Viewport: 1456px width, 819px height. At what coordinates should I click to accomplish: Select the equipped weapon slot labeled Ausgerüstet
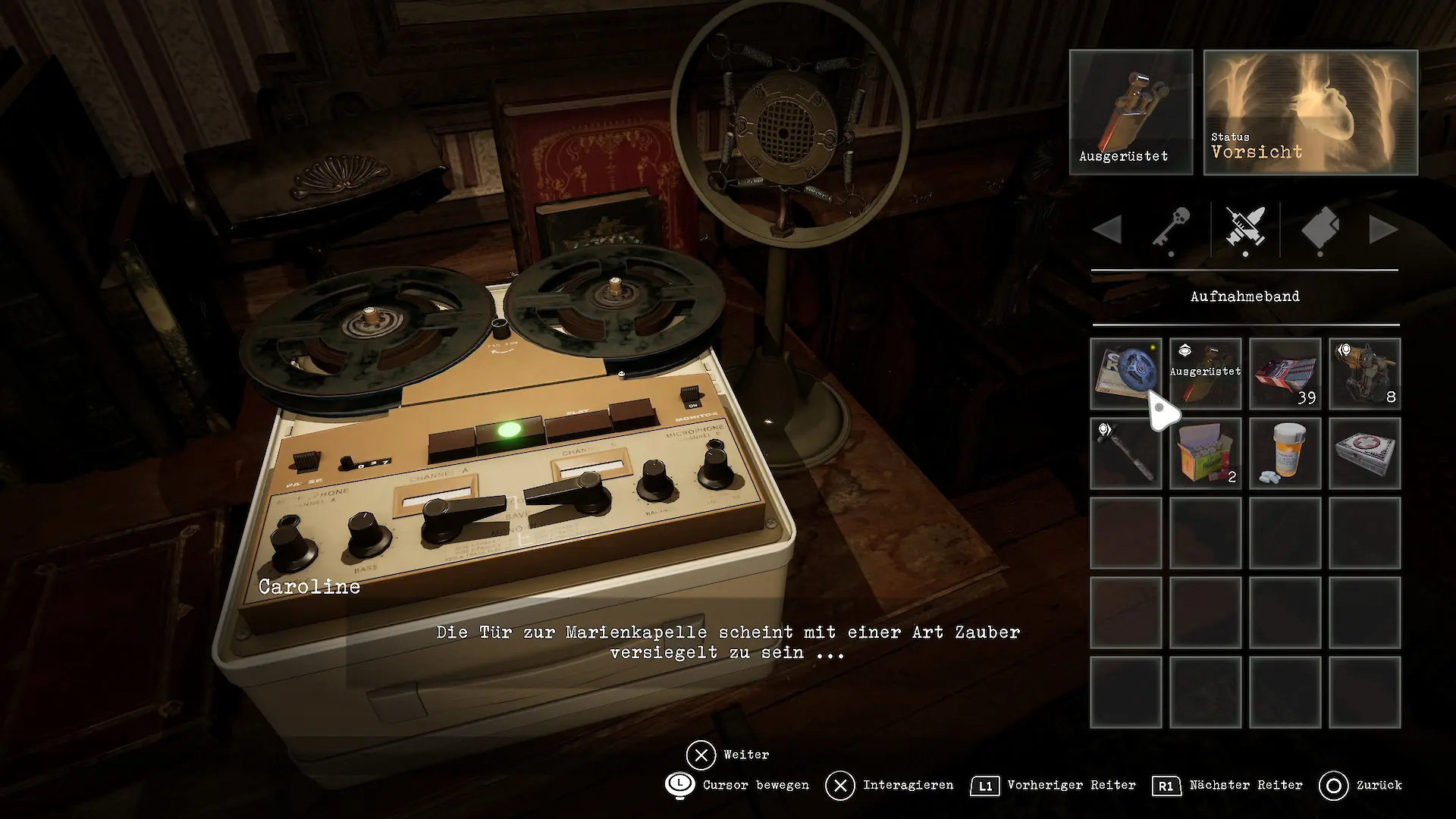(1205, 374)
